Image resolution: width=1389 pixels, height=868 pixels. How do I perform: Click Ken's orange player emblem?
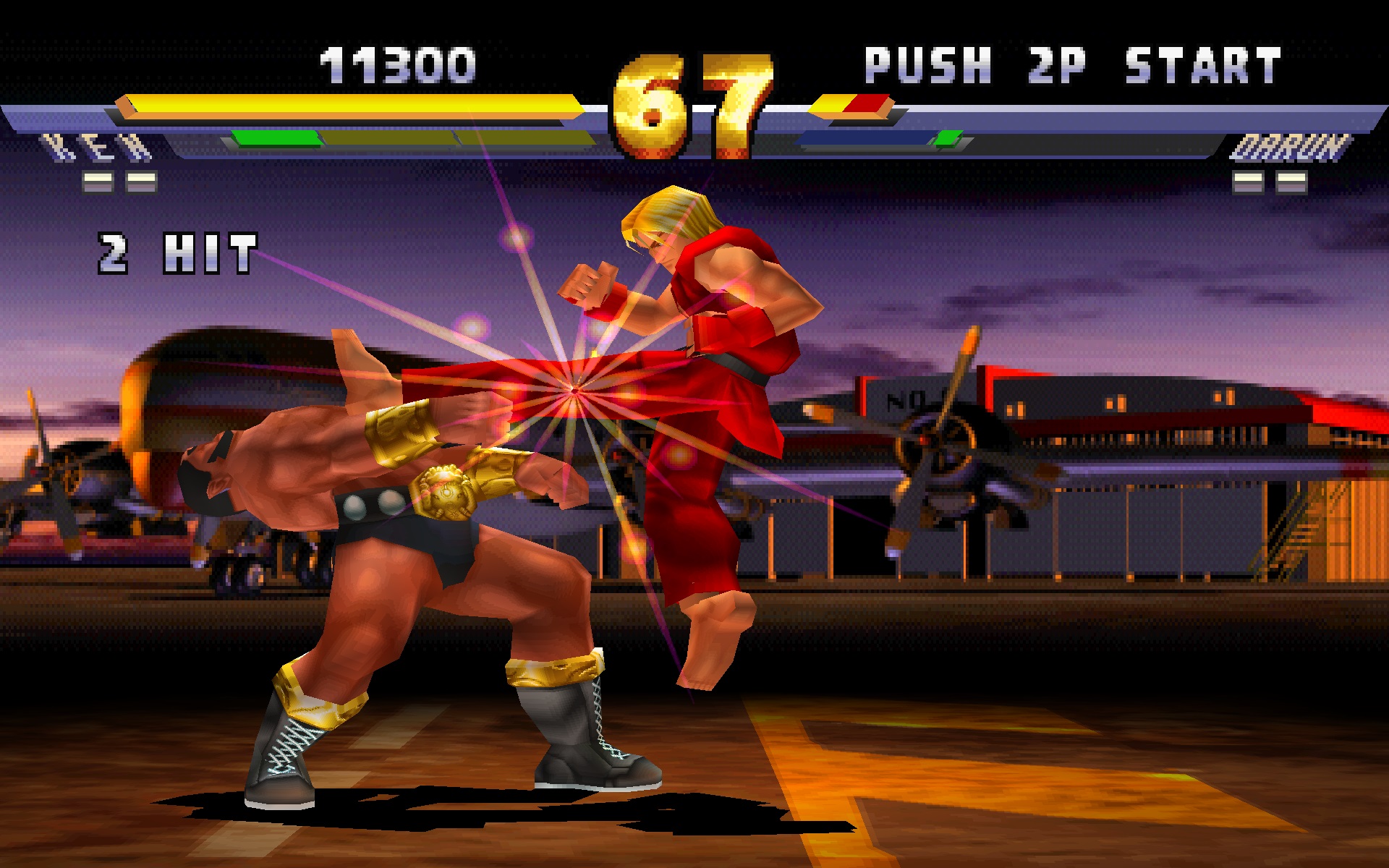coord(124,106)
